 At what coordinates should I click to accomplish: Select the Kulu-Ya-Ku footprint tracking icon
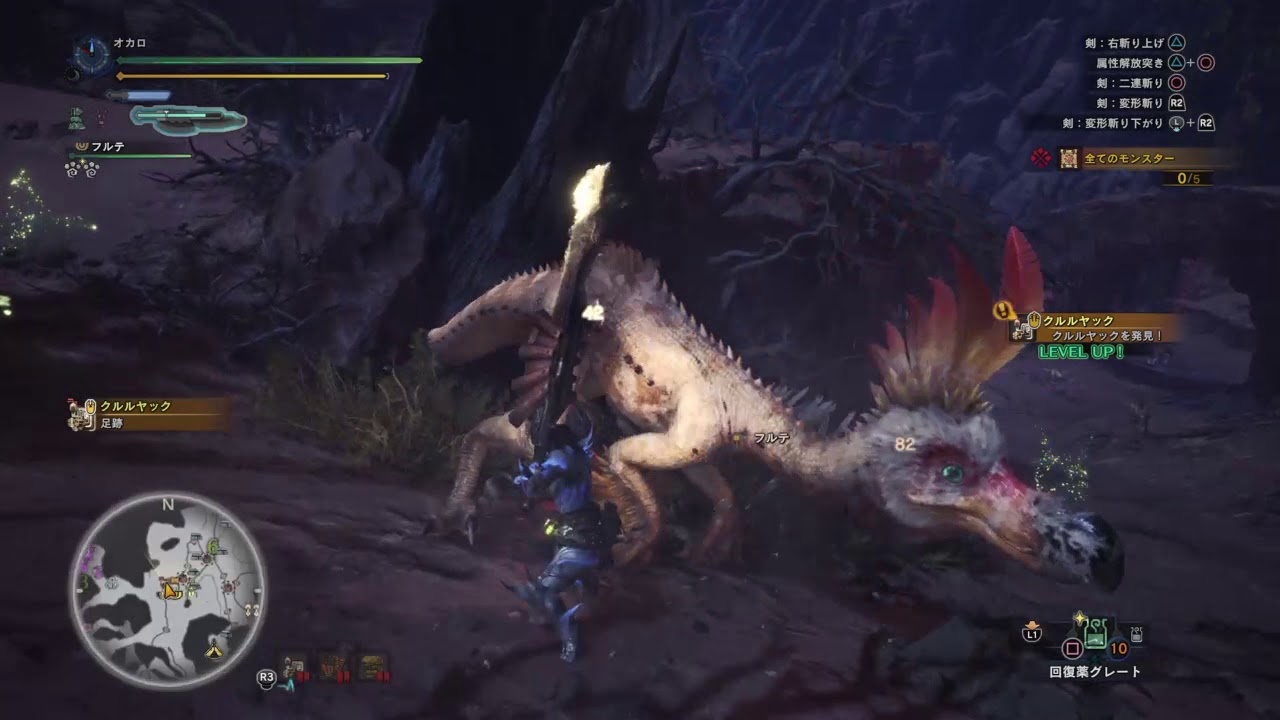click(x=78, y=412)
